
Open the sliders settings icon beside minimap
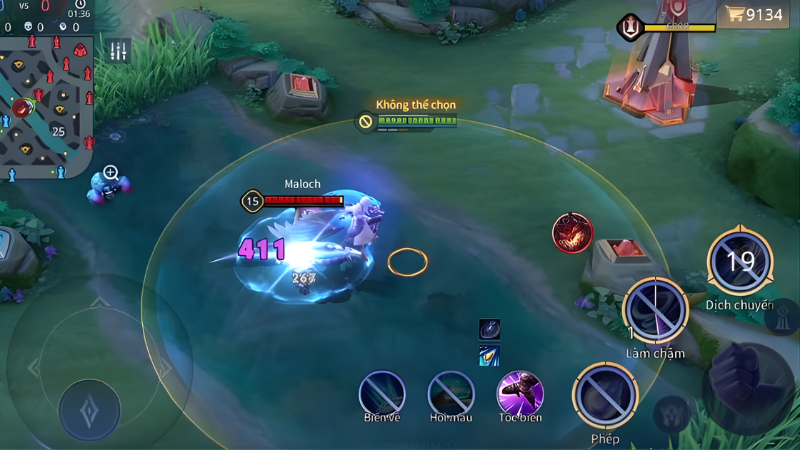coord(119,51)
